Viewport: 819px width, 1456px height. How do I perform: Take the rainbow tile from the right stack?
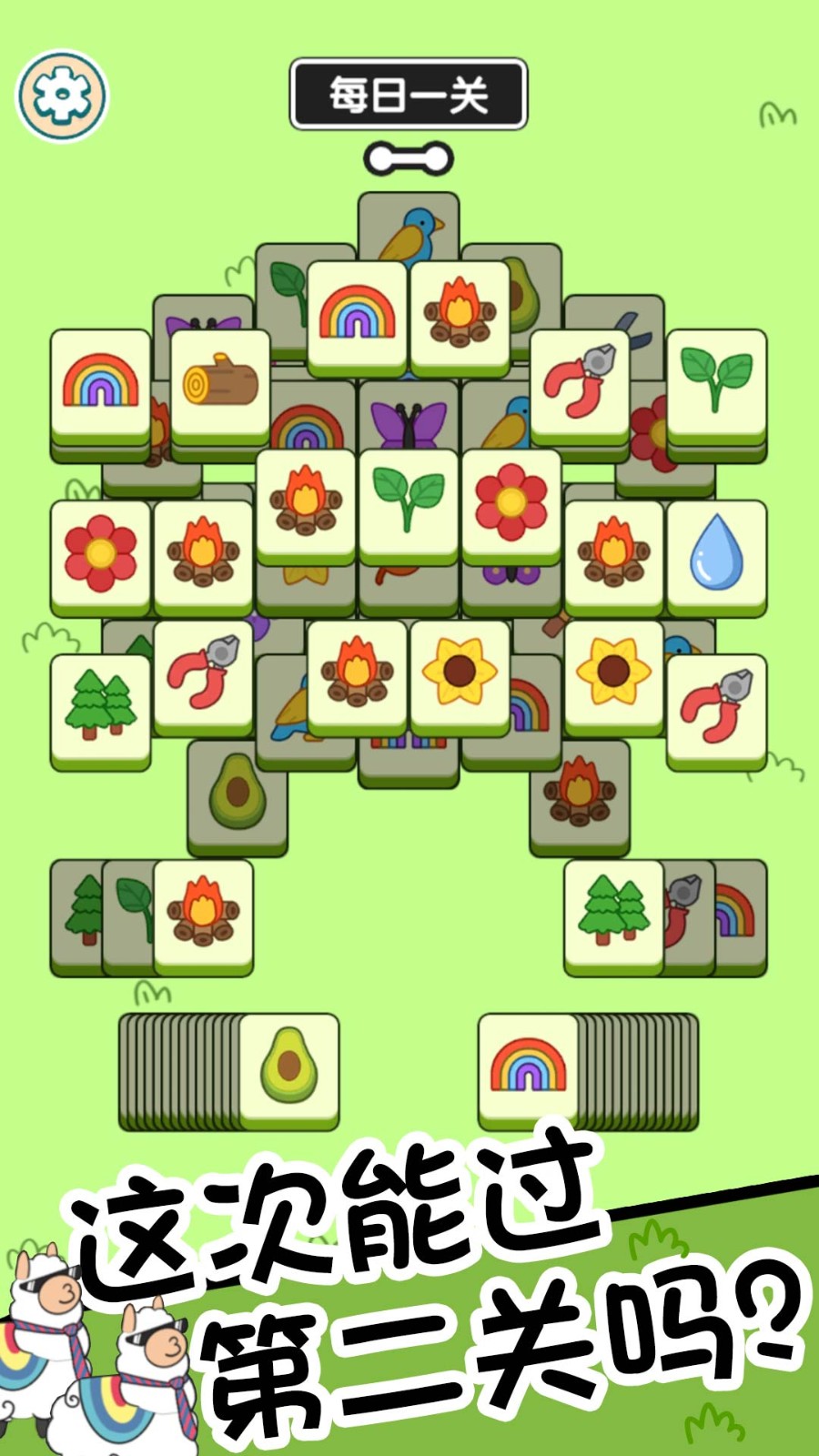529,1067
